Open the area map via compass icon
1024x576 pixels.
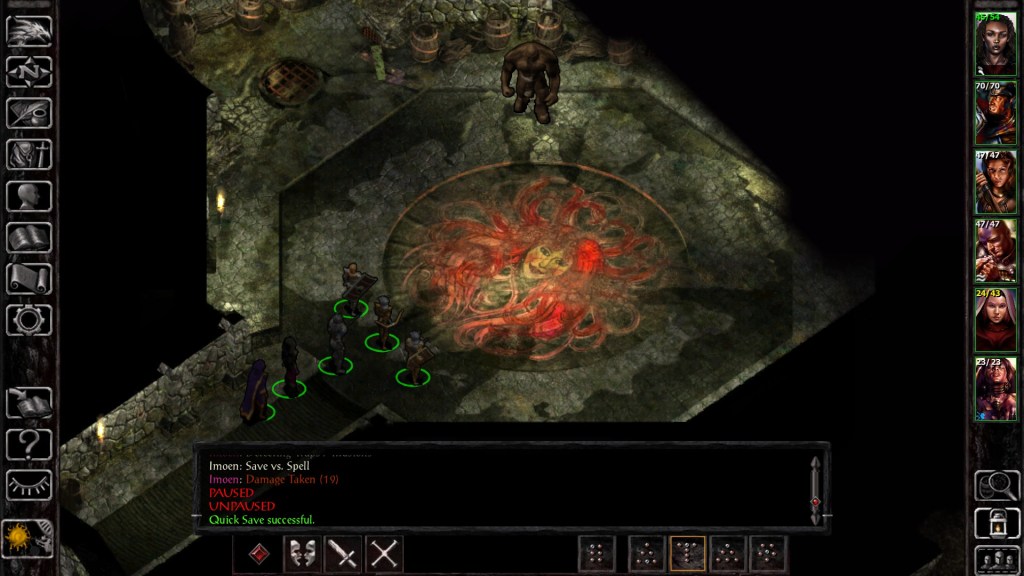point(29,72)
